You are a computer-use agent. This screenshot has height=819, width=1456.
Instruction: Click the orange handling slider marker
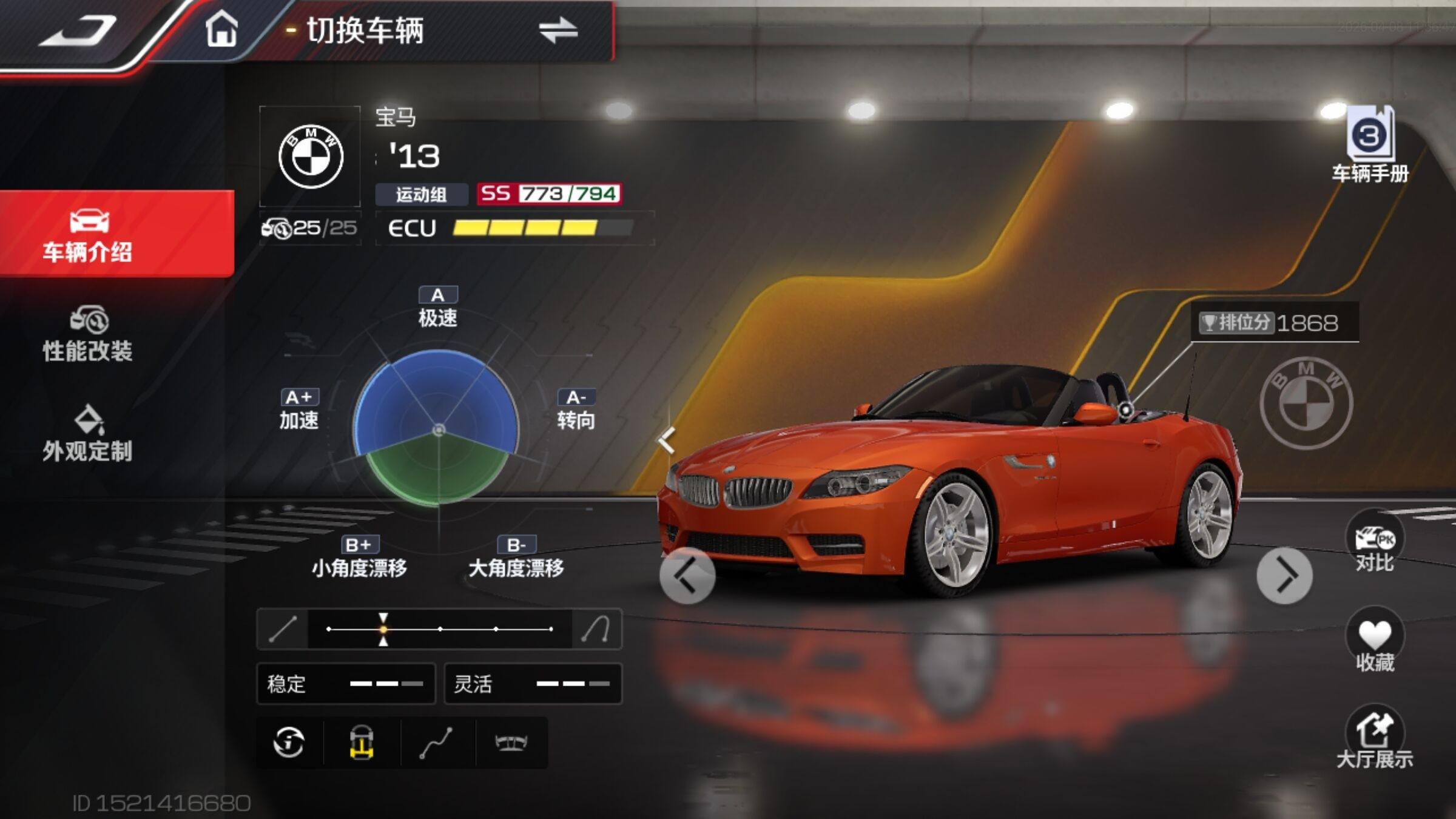point(383,629)
